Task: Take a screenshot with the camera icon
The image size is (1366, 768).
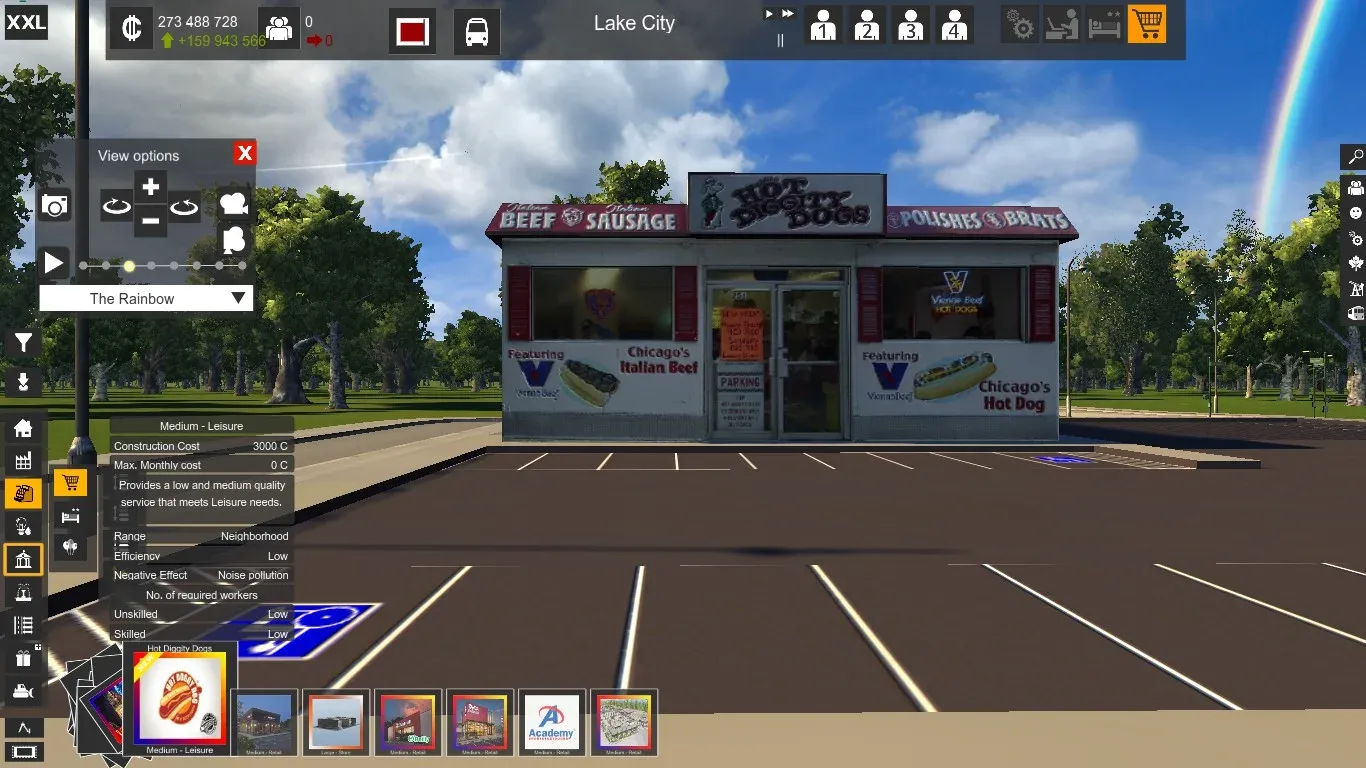Action: (55, 206)
